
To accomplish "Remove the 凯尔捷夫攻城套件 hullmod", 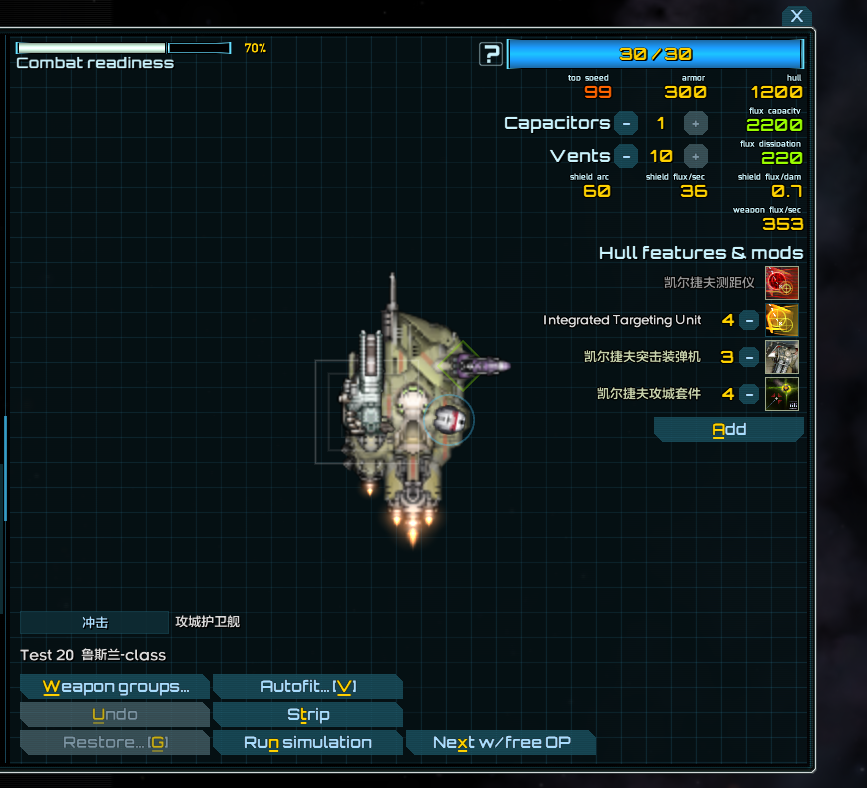I will (x=749, y=394).
